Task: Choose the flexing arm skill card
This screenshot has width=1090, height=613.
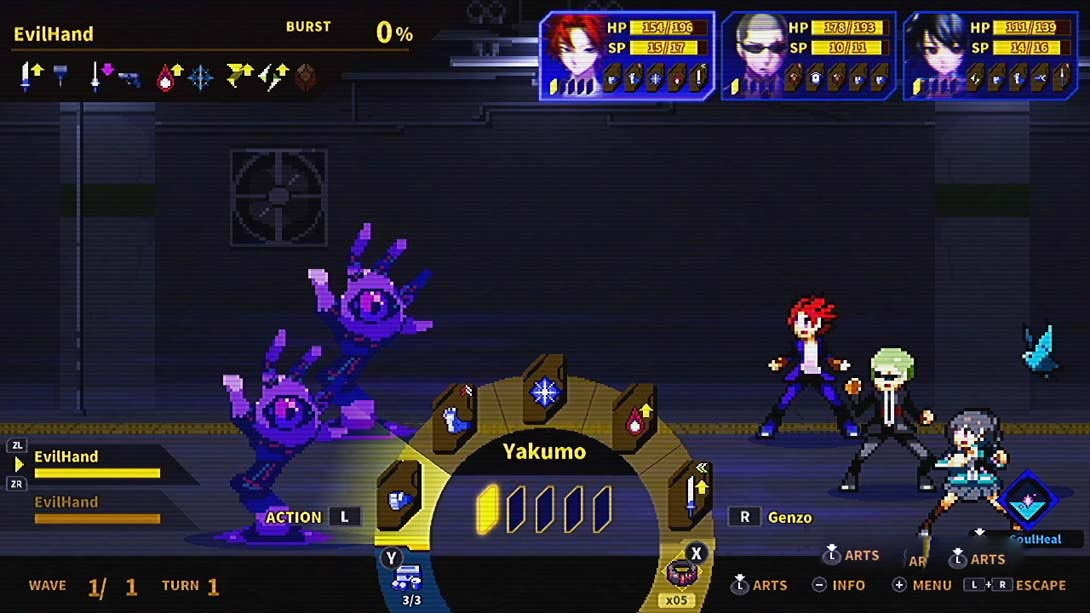Action: (x=457, y=420)
